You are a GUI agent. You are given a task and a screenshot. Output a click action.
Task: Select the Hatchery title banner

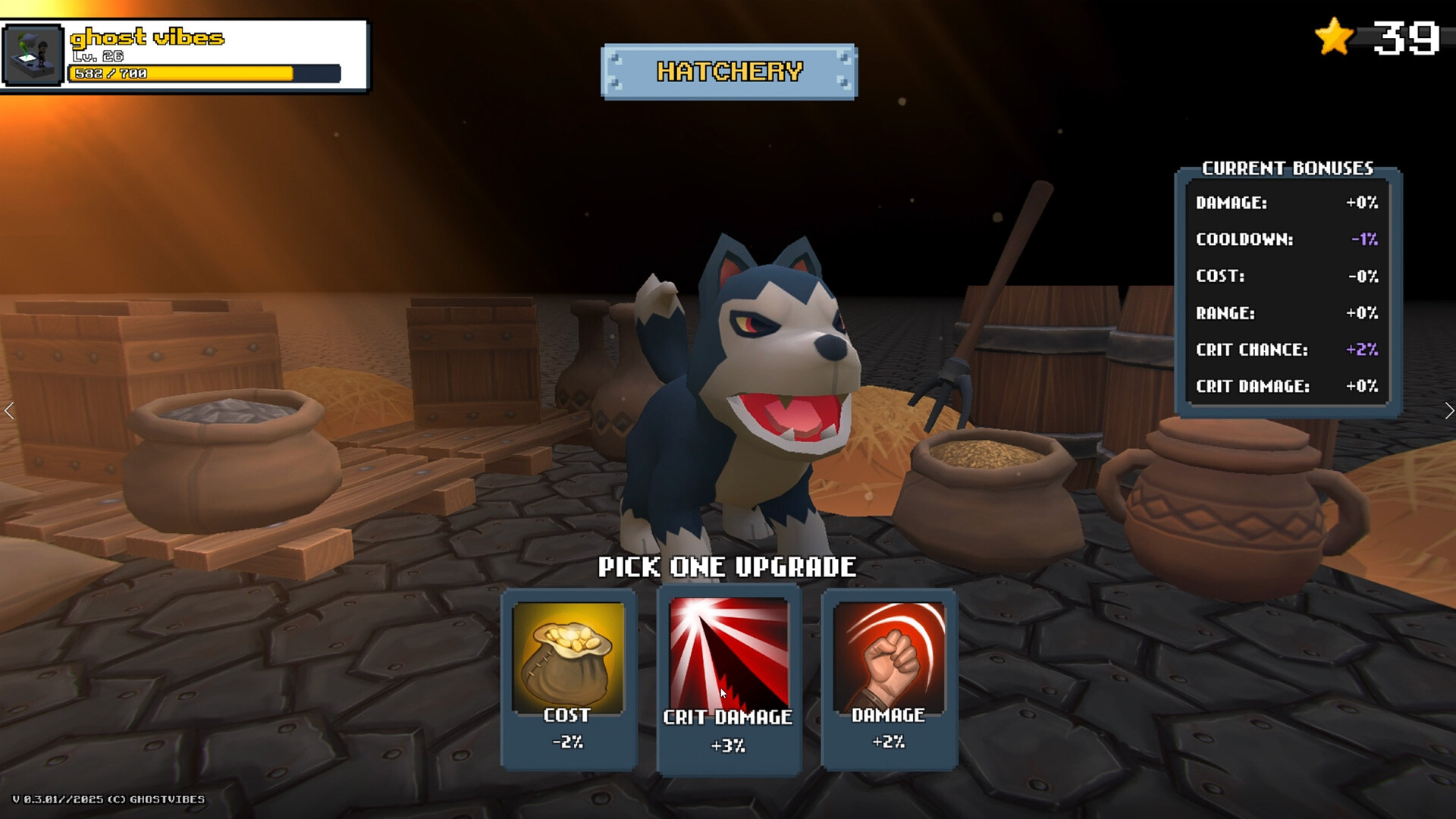(728, 71)
